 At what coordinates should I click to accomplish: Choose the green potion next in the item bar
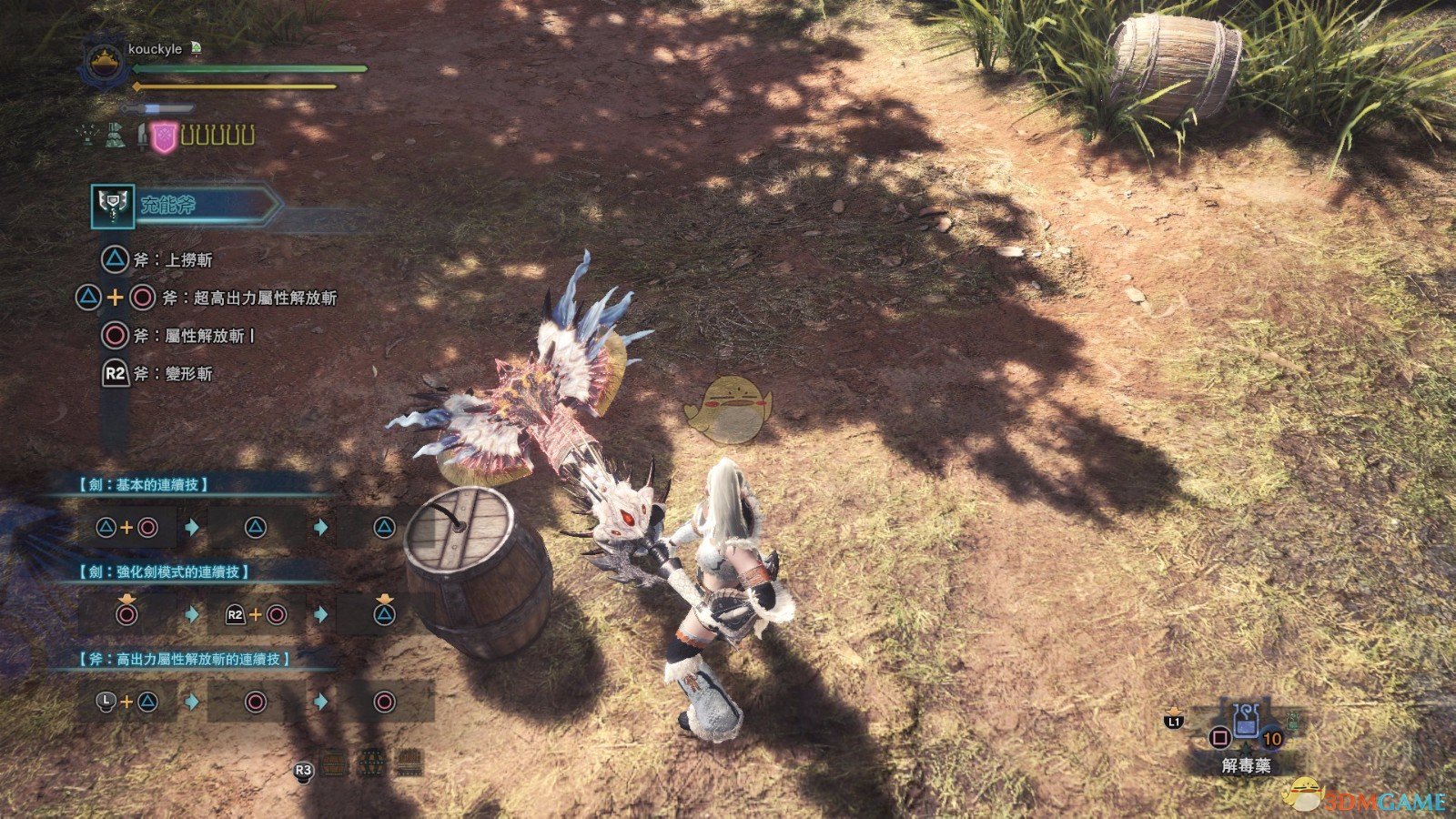pyautogui.click(x=1293, y=721)
